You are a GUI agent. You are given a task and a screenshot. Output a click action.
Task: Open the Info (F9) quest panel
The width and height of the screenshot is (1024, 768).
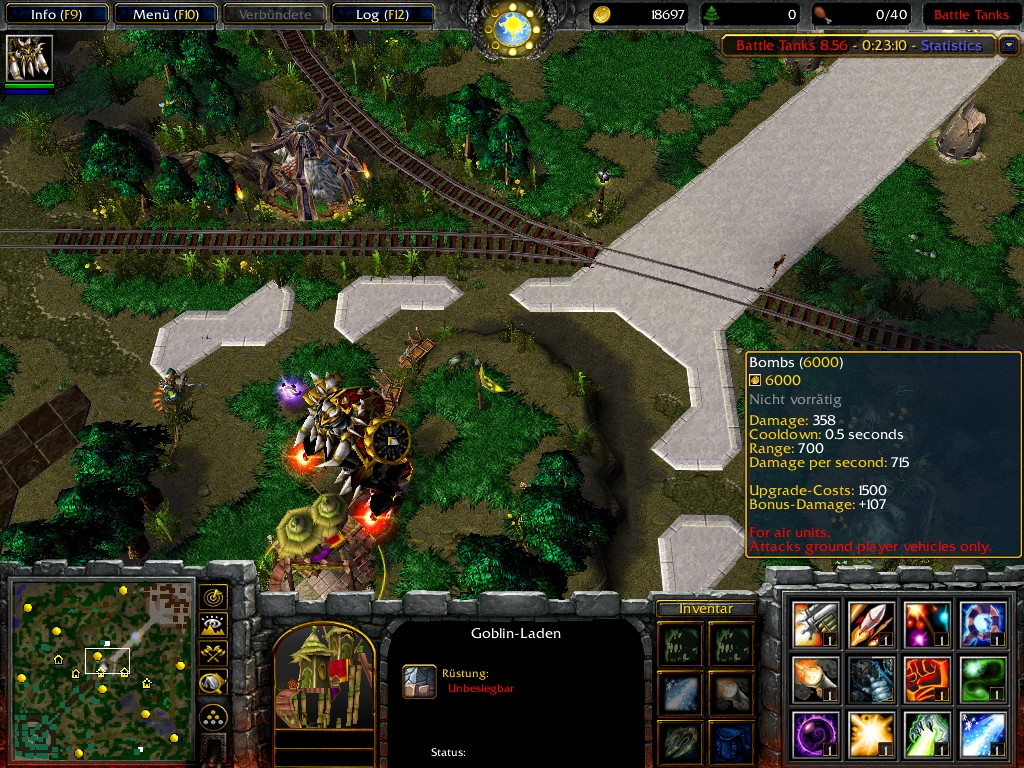[55, 15]
